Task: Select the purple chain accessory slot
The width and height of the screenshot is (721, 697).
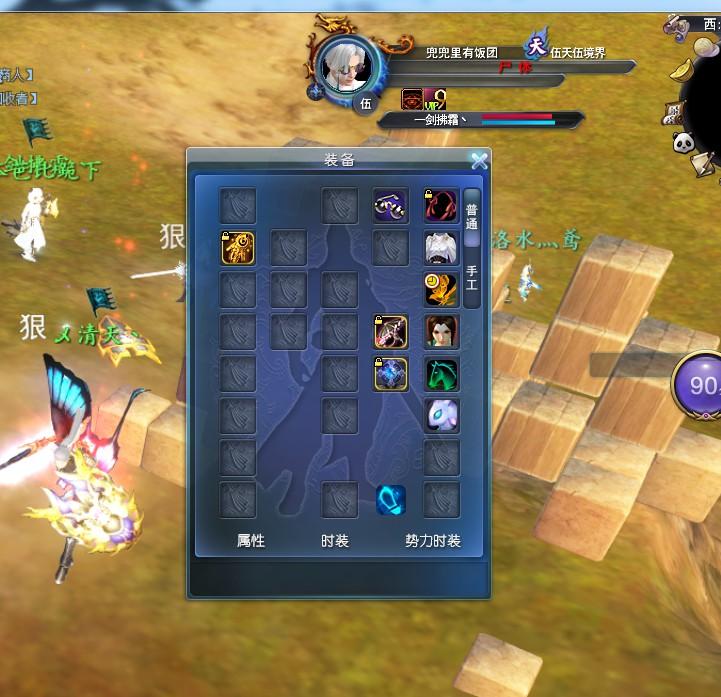Action: pos(391,206)
